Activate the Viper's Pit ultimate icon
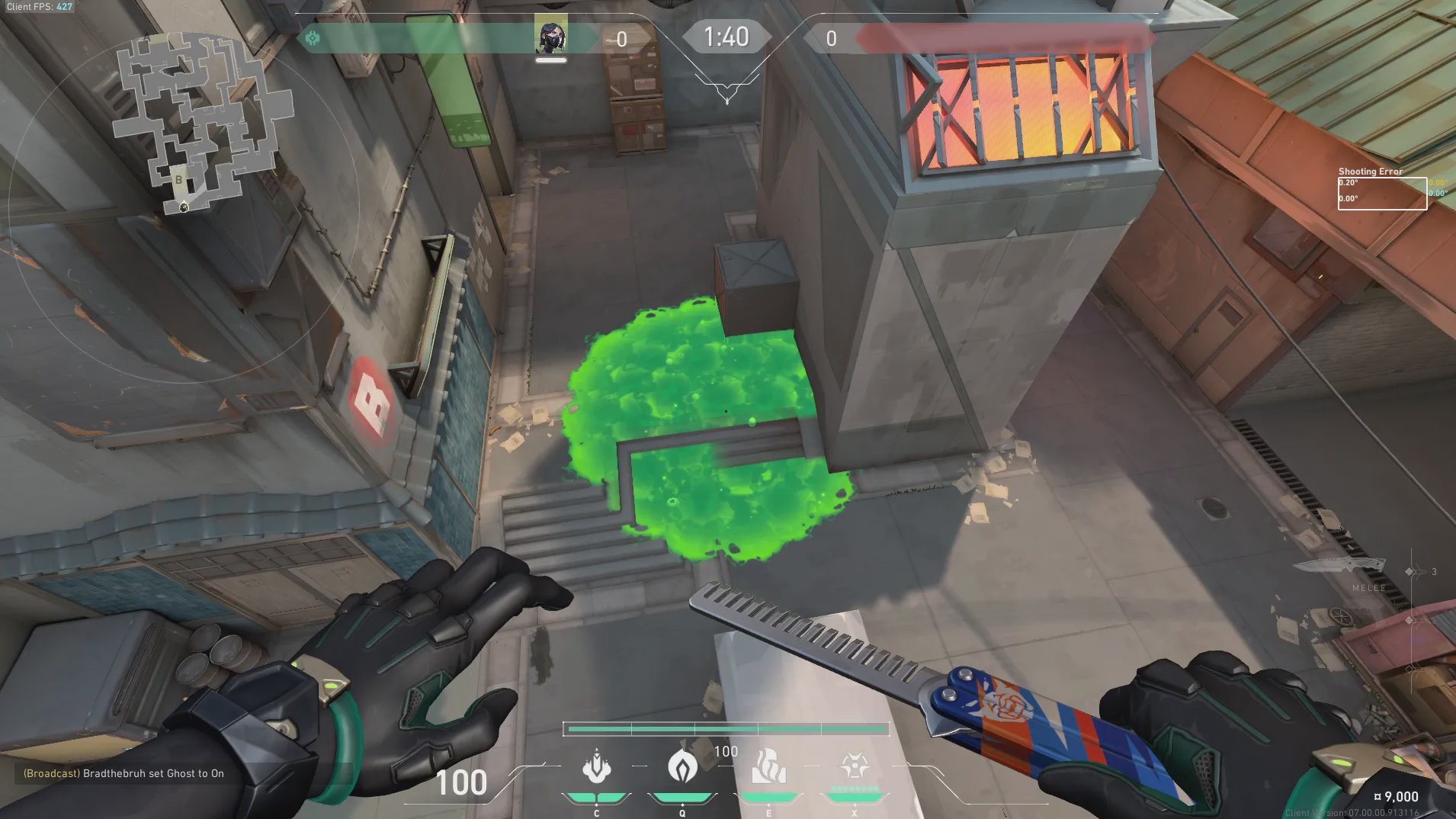Viewport: 1456px width, 819px height. click(855, 767)
